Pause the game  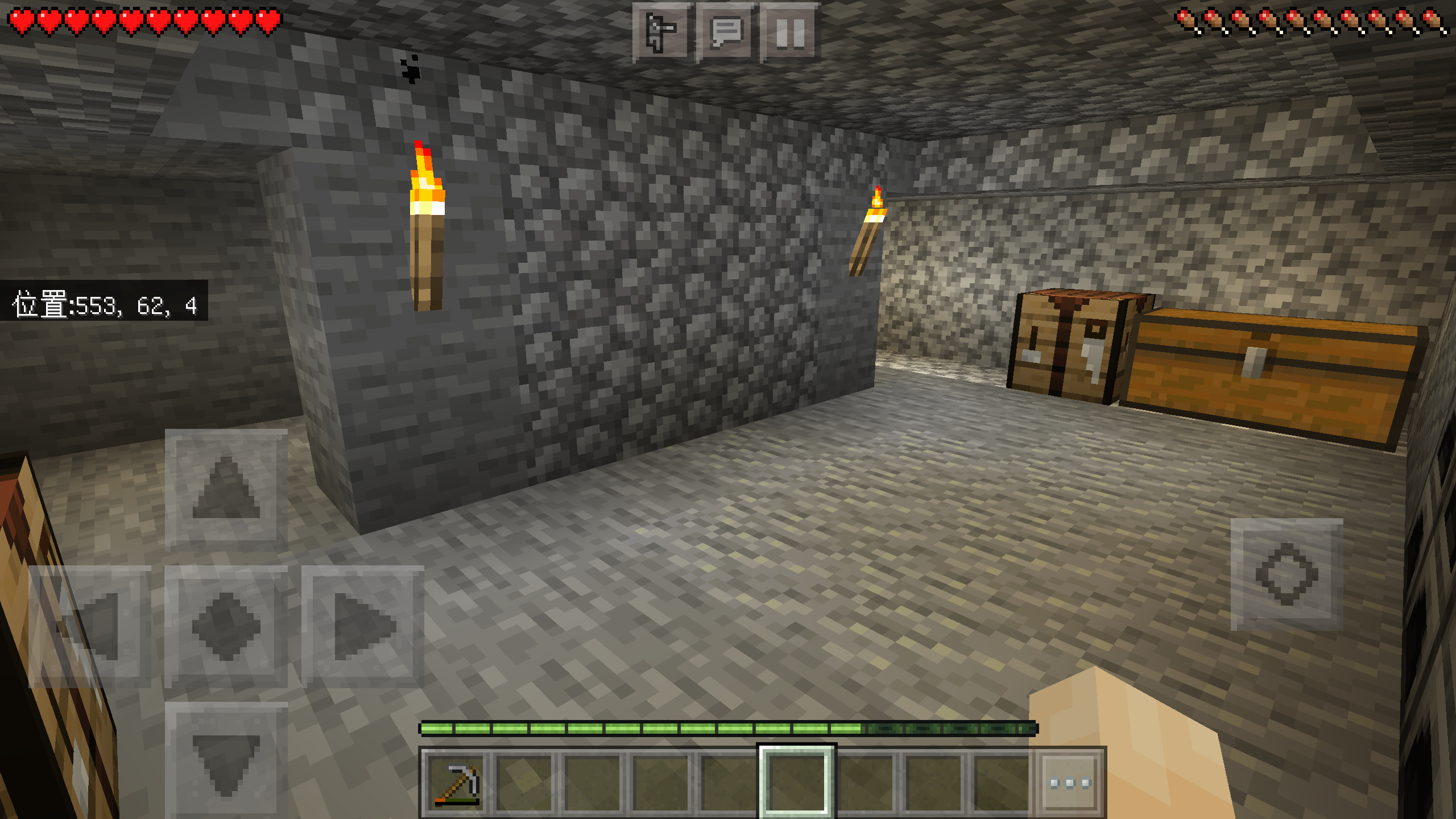click(791, 32)
